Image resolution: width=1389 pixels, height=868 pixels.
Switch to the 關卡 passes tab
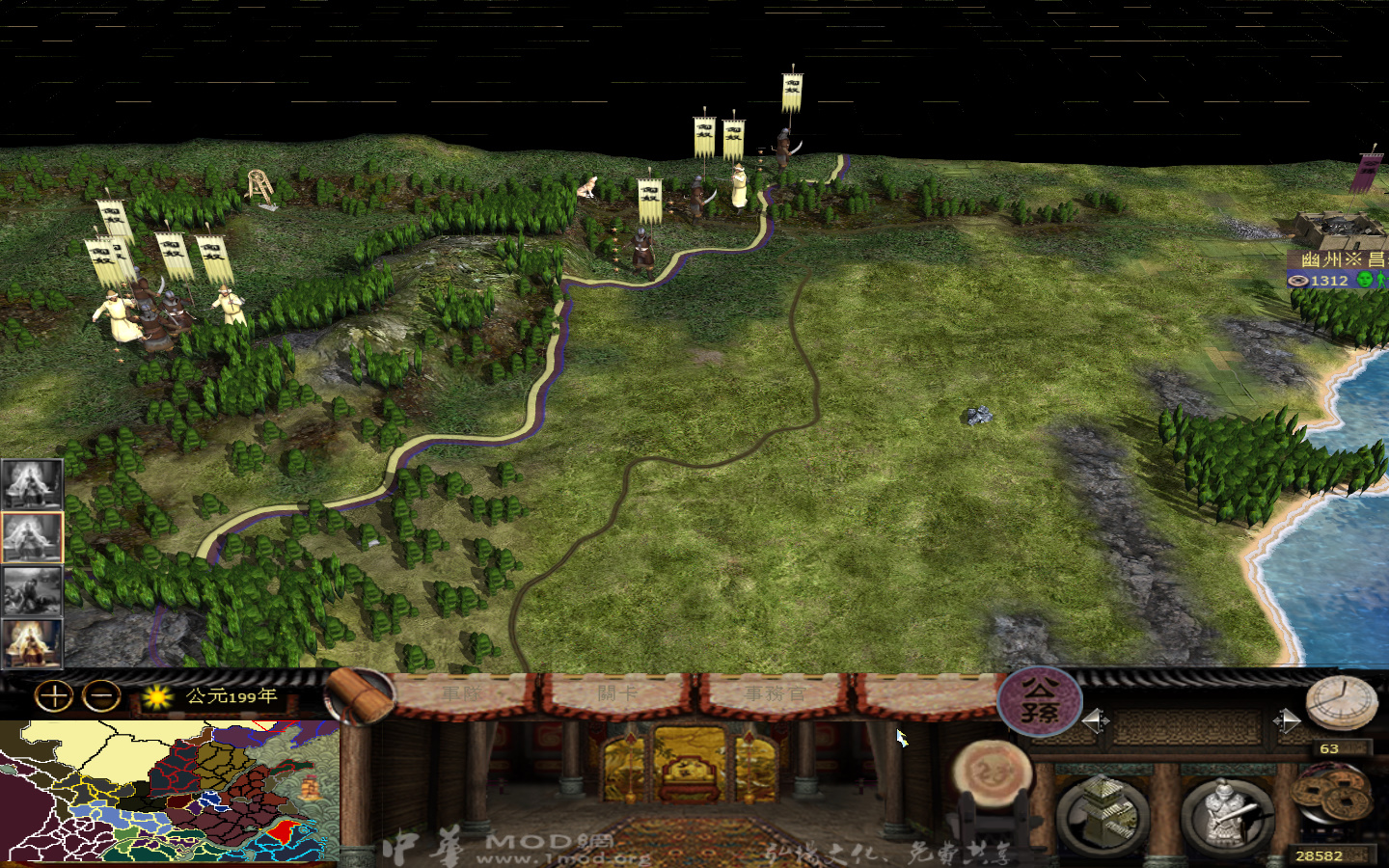(617, 692)
